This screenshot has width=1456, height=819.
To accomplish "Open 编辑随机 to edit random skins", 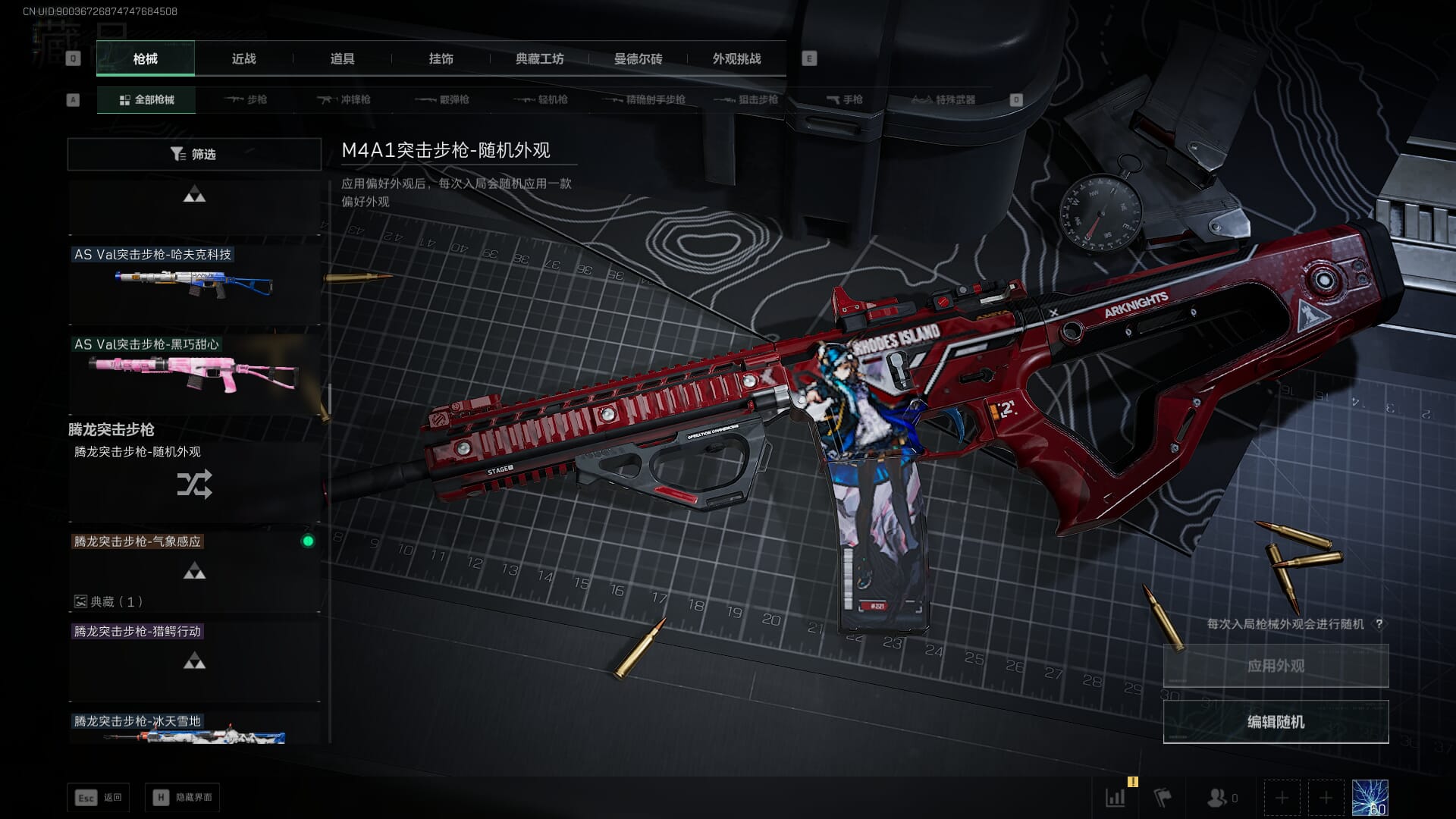I will (x=1276, y=722).
